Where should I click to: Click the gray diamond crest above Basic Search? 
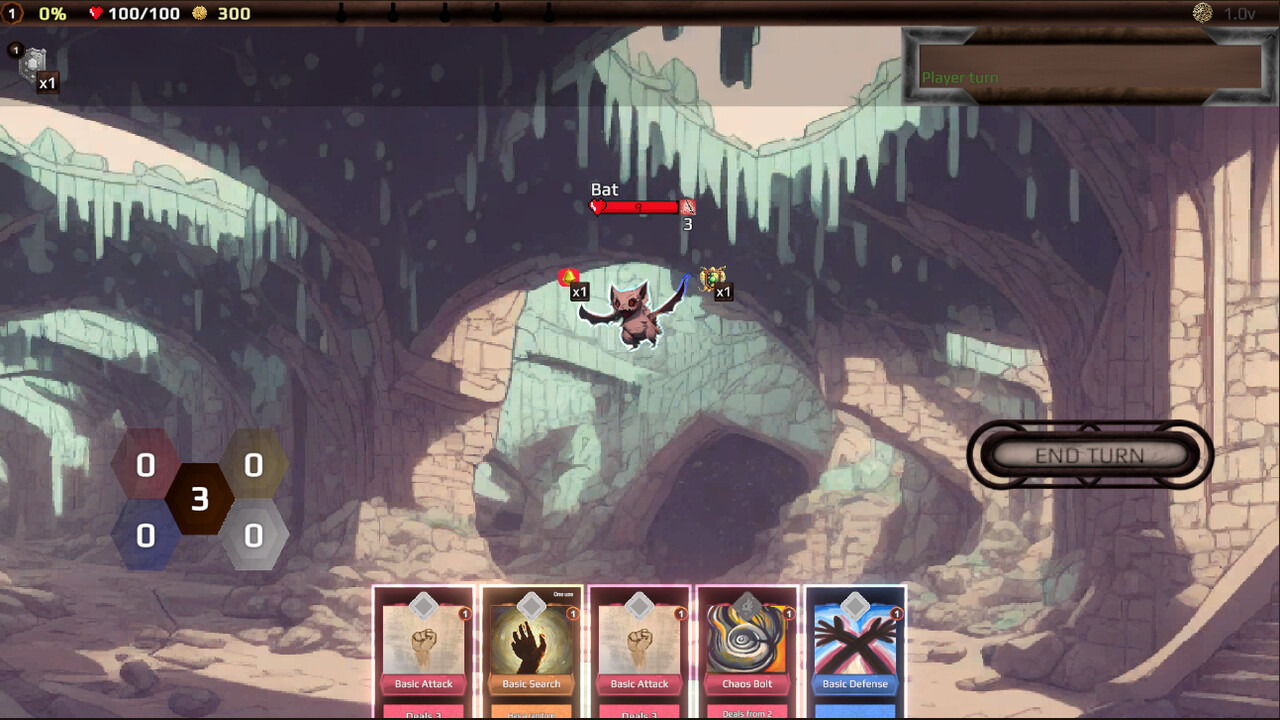[531, 604]
